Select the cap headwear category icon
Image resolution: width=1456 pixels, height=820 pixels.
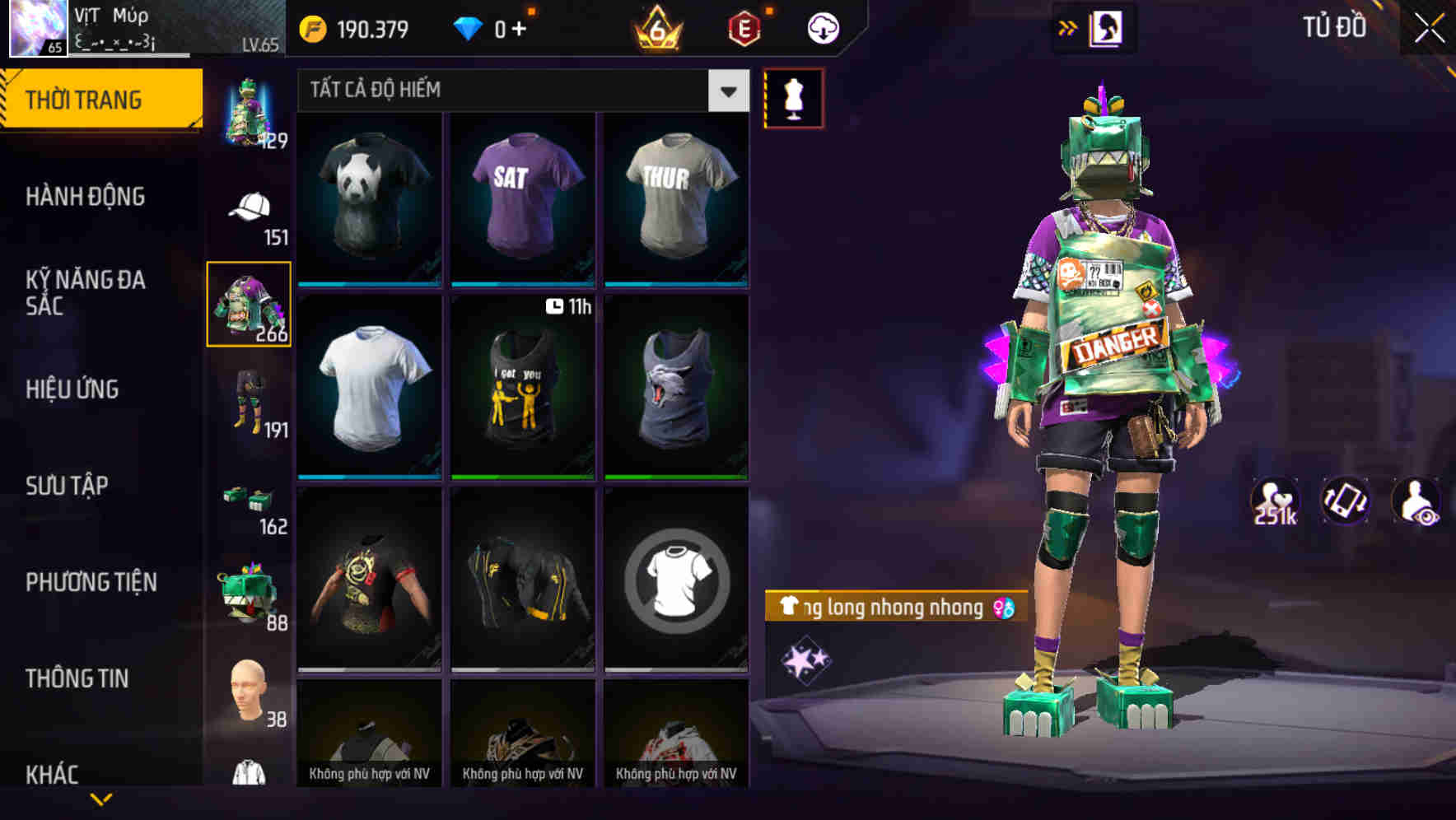click(249, 206)
